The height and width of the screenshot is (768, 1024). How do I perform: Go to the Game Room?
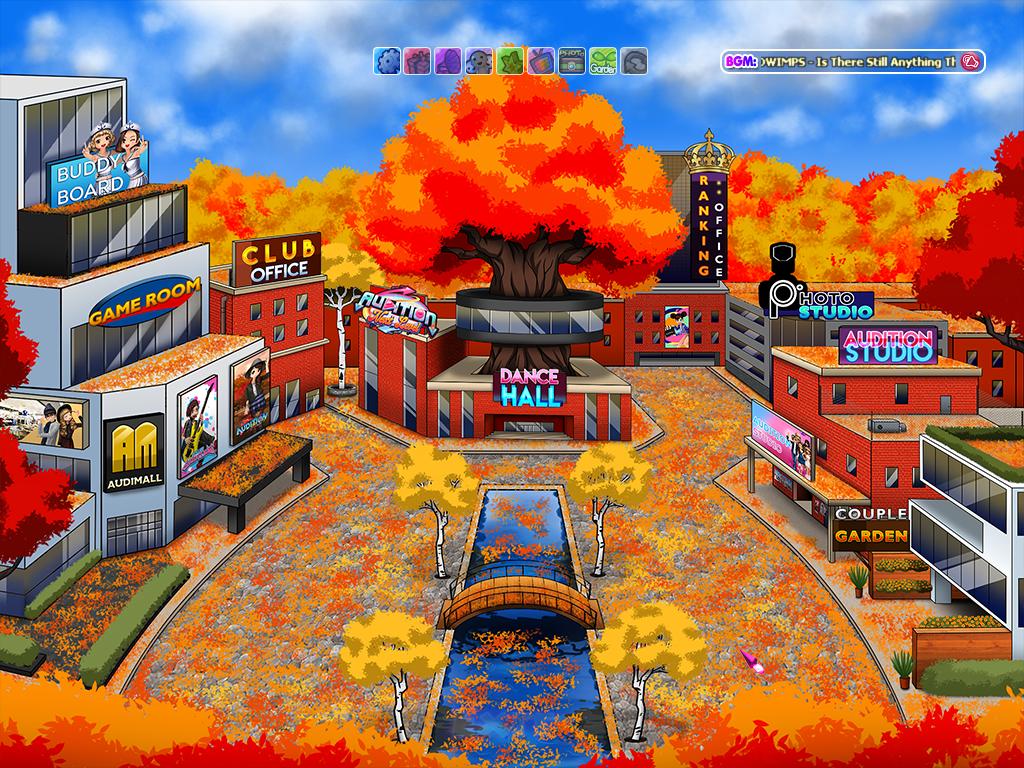point(143,304)
